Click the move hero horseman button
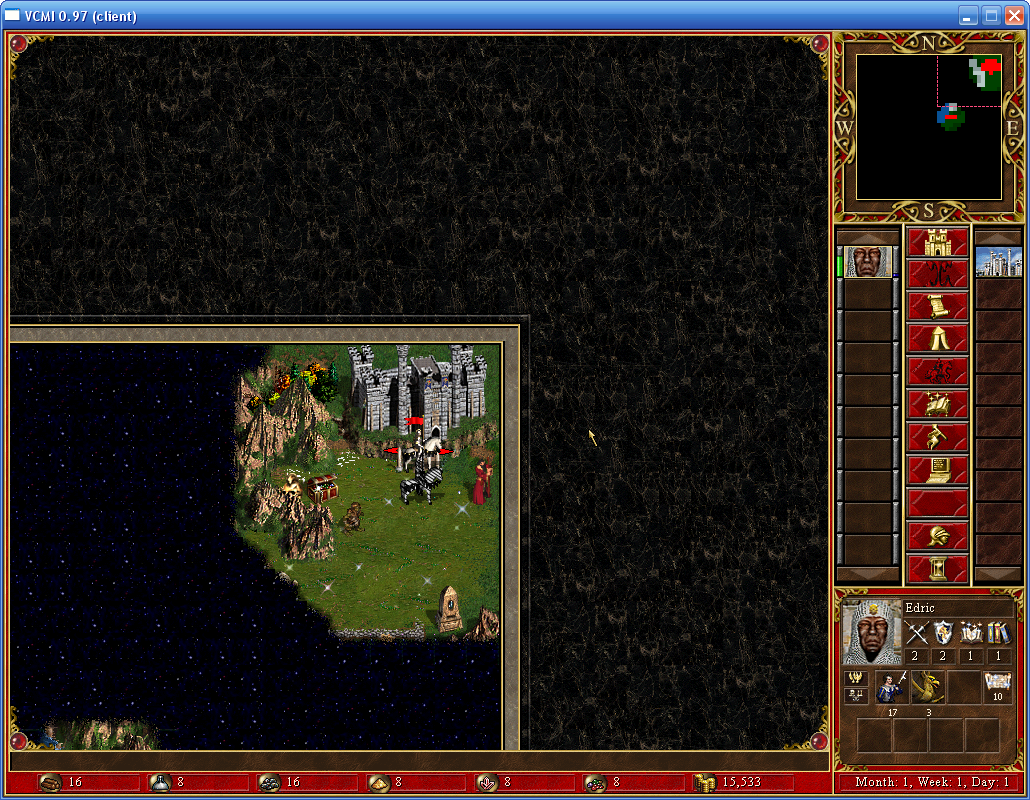This screenshot has width=1030, height=800. [x=937, y=371]
